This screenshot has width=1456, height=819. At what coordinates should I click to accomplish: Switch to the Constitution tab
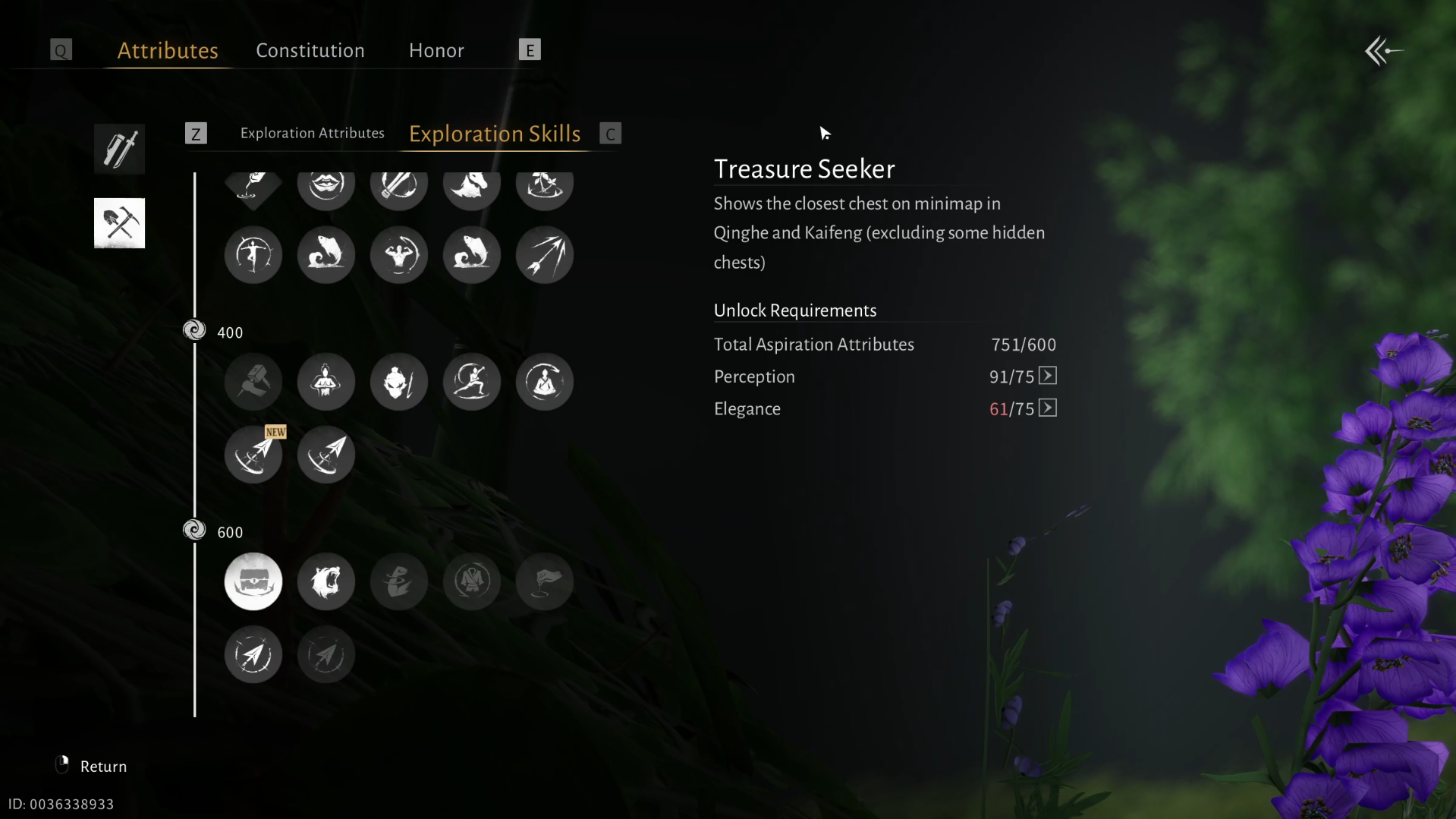(x=310, y=50)
